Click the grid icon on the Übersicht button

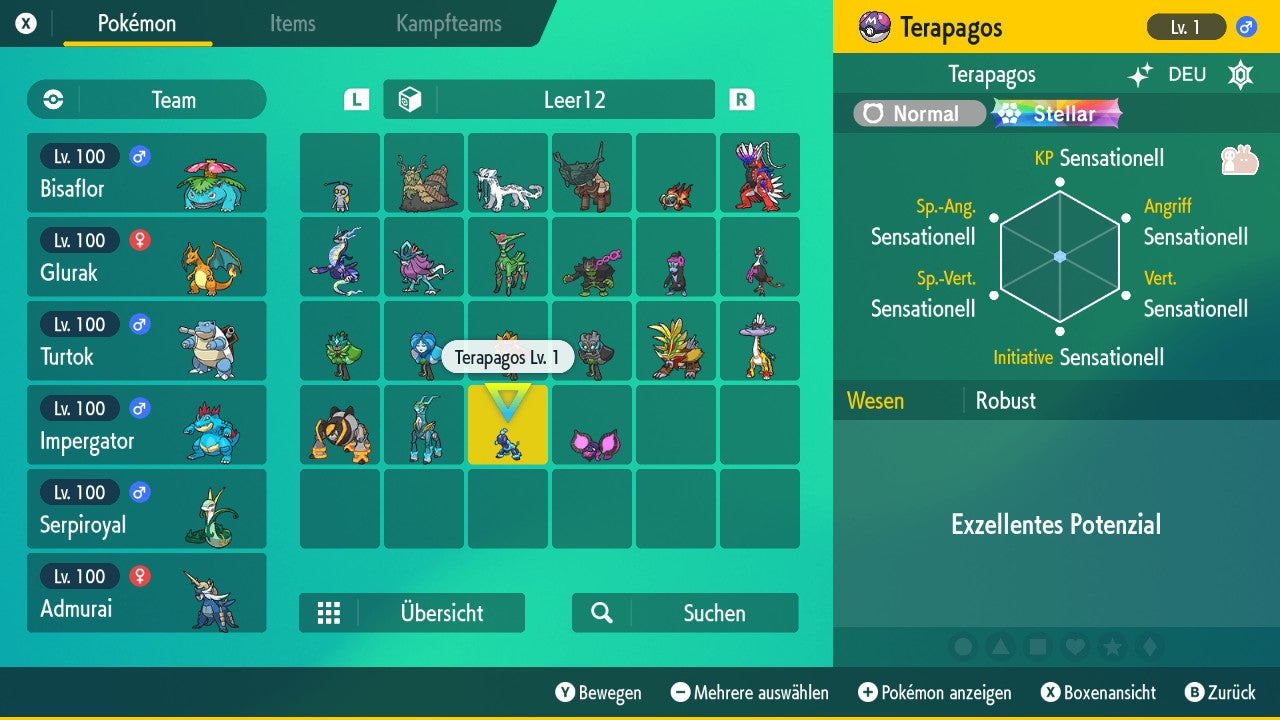pos(329,613)
